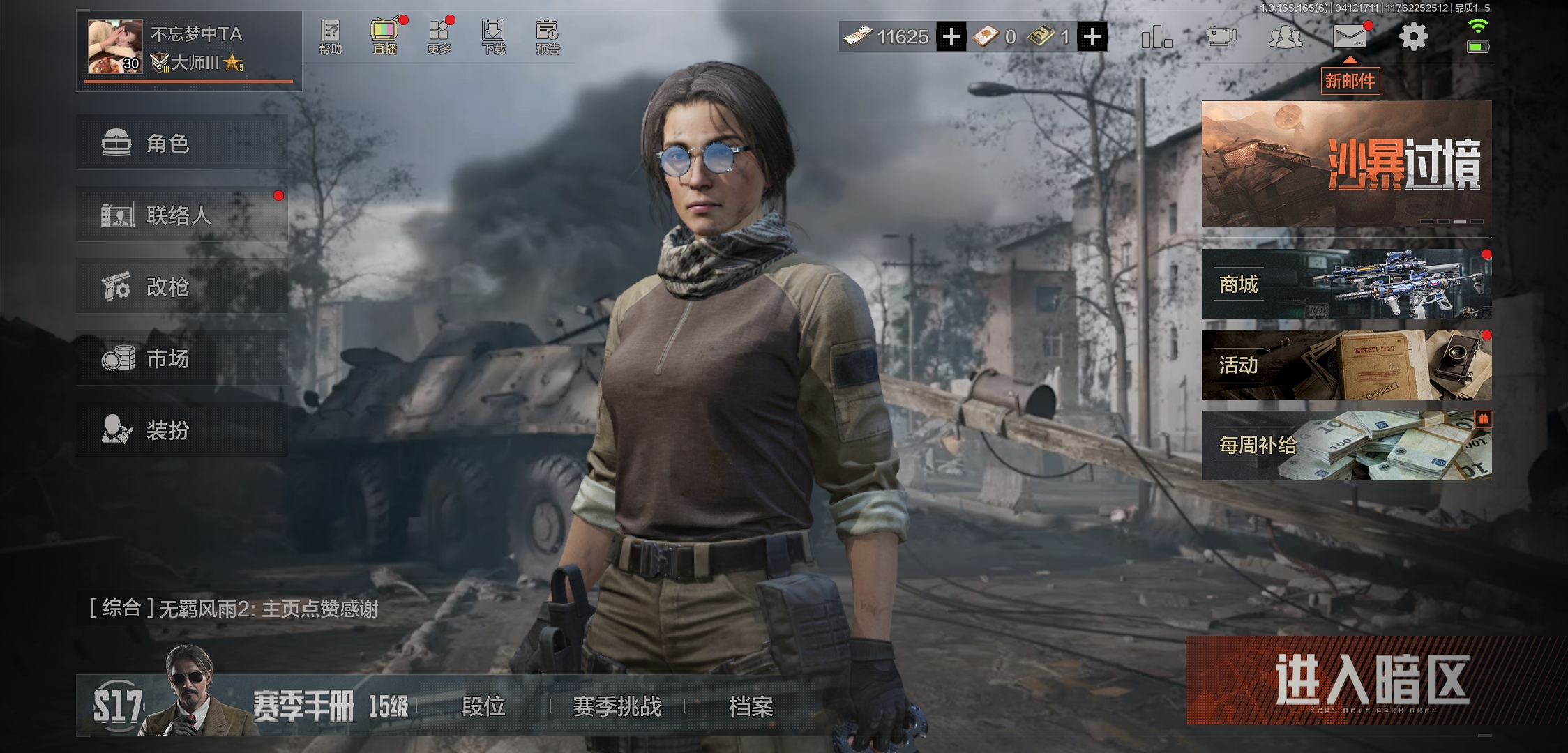The image size is (1568, 753).
Task: Open the leaderboard bar chart icon
Action: click(x=1156, y=36)
